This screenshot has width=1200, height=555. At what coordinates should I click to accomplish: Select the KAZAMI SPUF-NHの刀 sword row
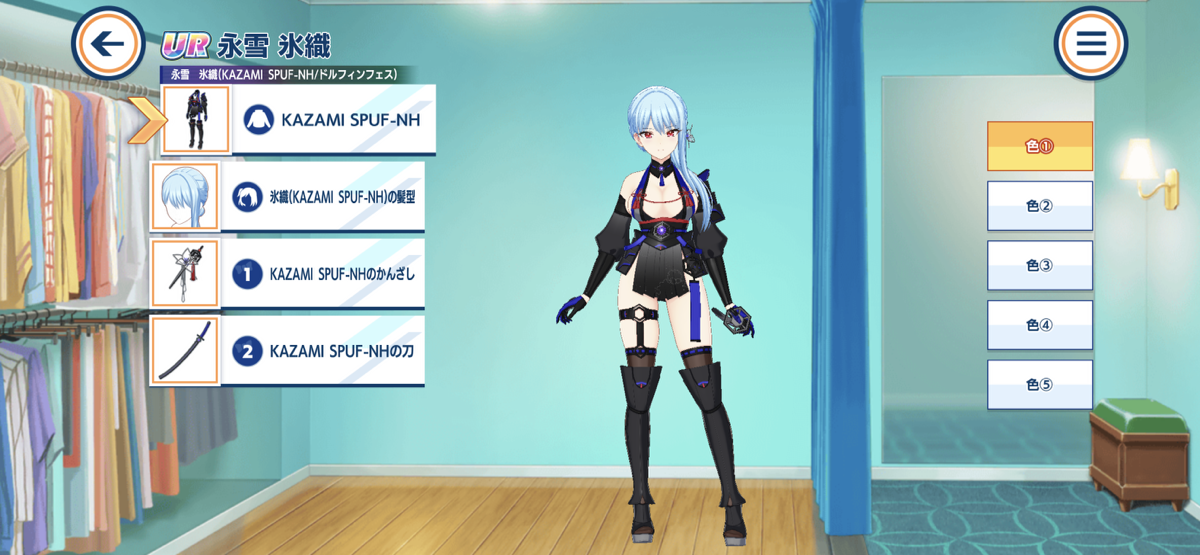click(x=326, y=351)
